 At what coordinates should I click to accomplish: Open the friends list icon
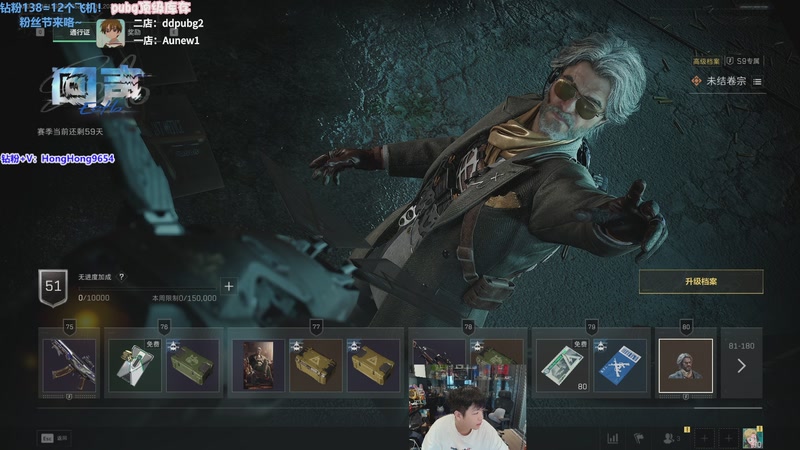coord(667,438)
